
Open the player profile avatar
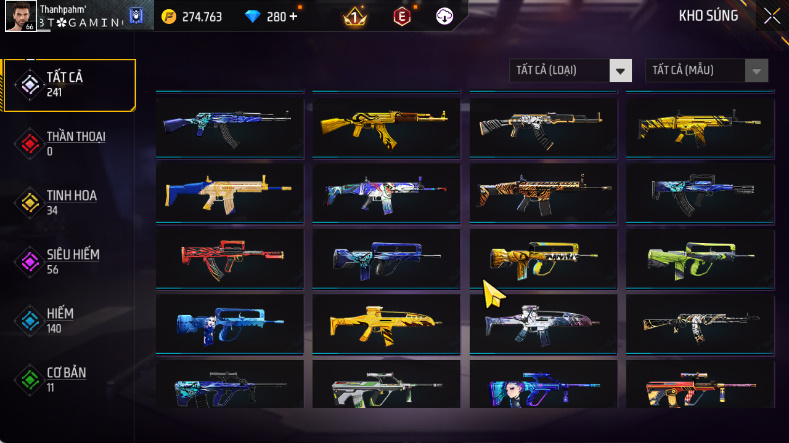(21, 15)
